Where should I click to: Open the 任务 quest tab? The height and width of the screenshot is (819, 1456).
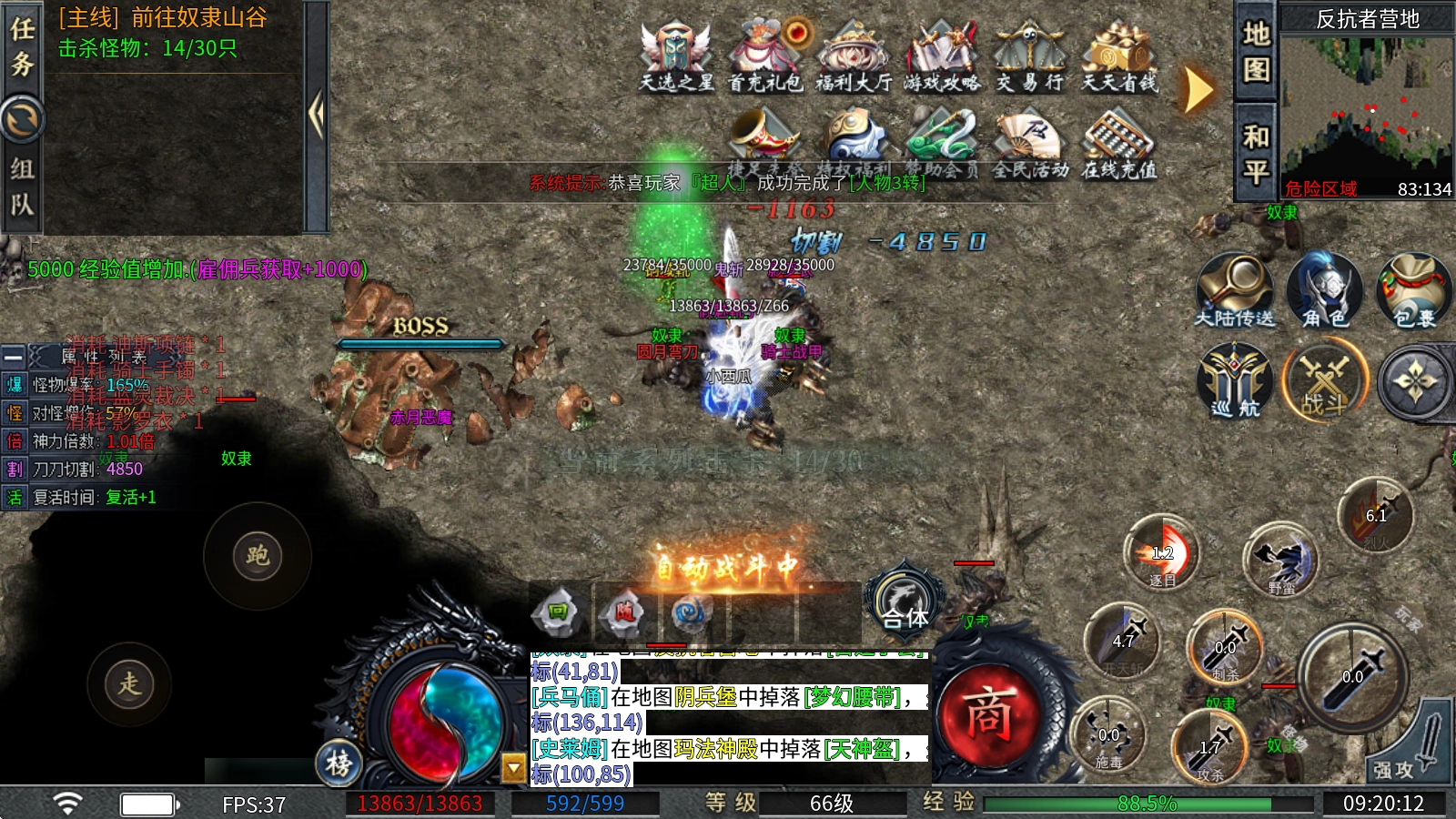[22, 47]
